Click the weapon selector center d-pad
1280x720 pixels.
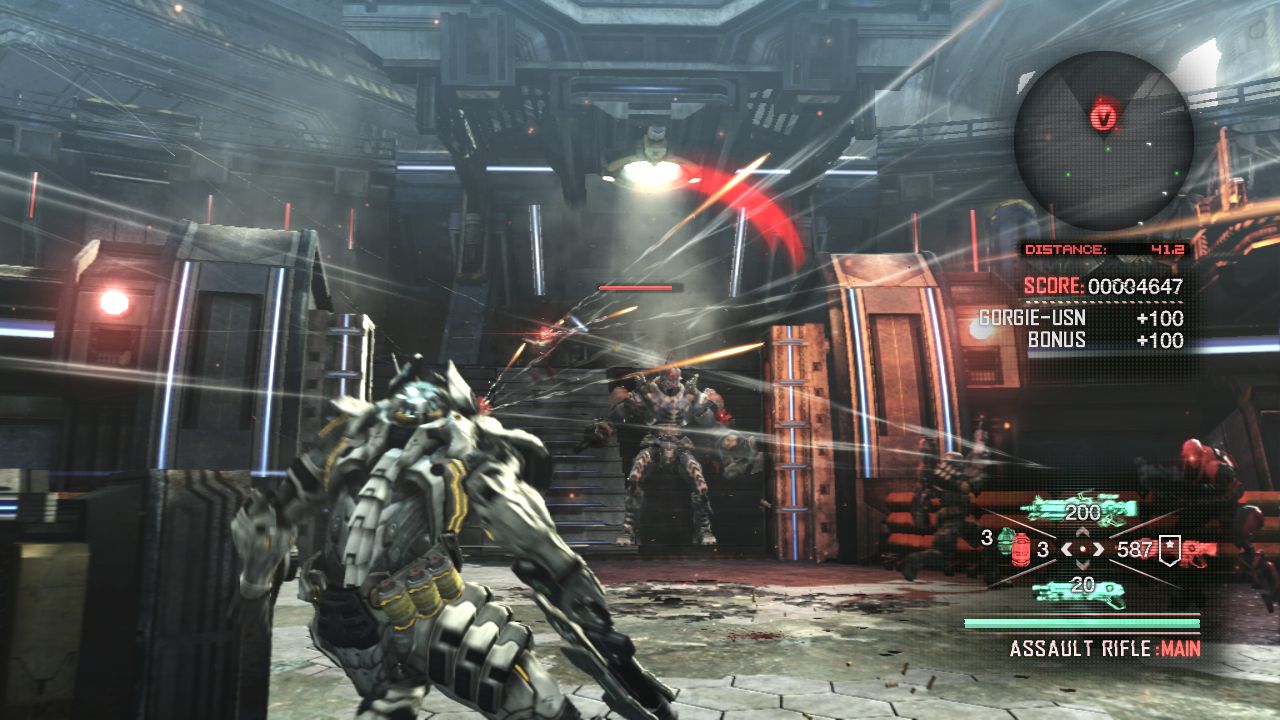tap(1083, 549)
